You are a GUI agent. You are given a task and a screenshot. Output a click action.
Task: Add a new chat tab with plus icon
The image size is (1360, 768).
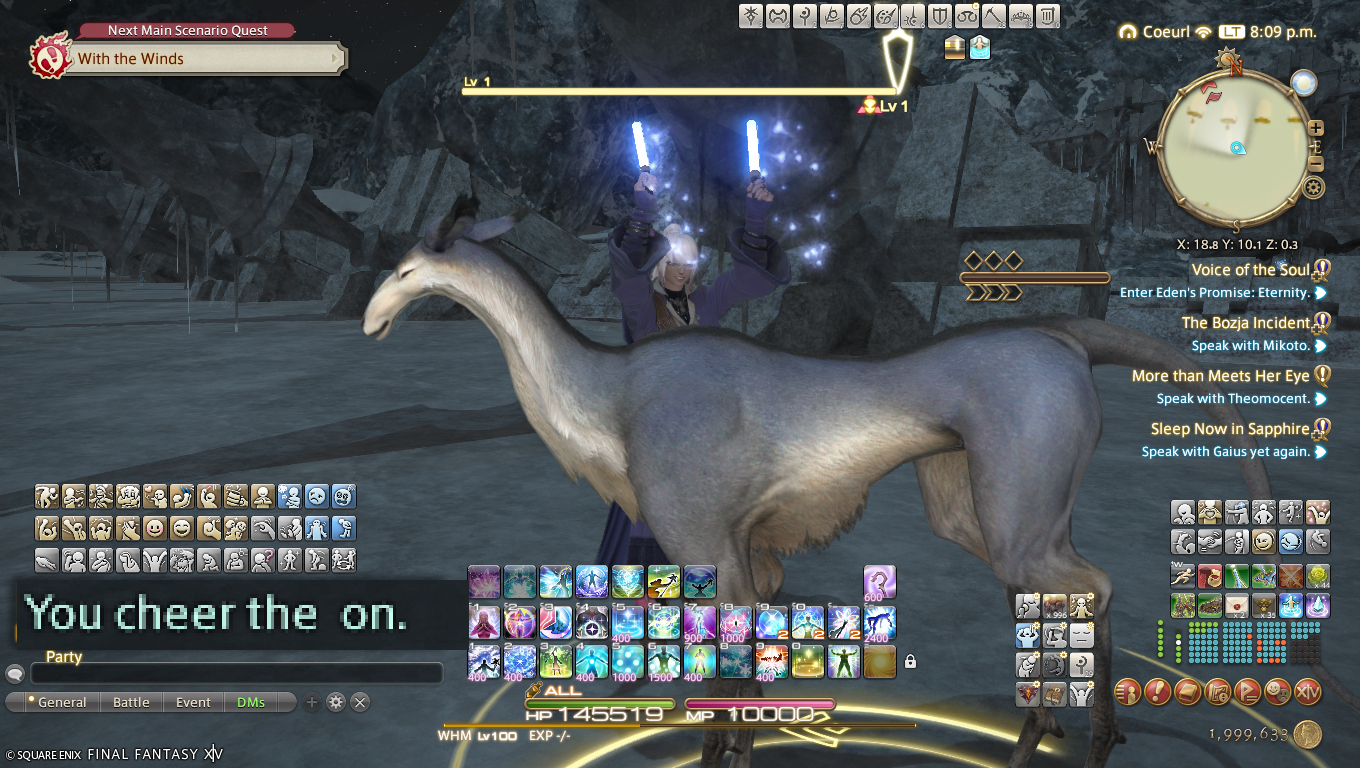[x=312, y=702]
